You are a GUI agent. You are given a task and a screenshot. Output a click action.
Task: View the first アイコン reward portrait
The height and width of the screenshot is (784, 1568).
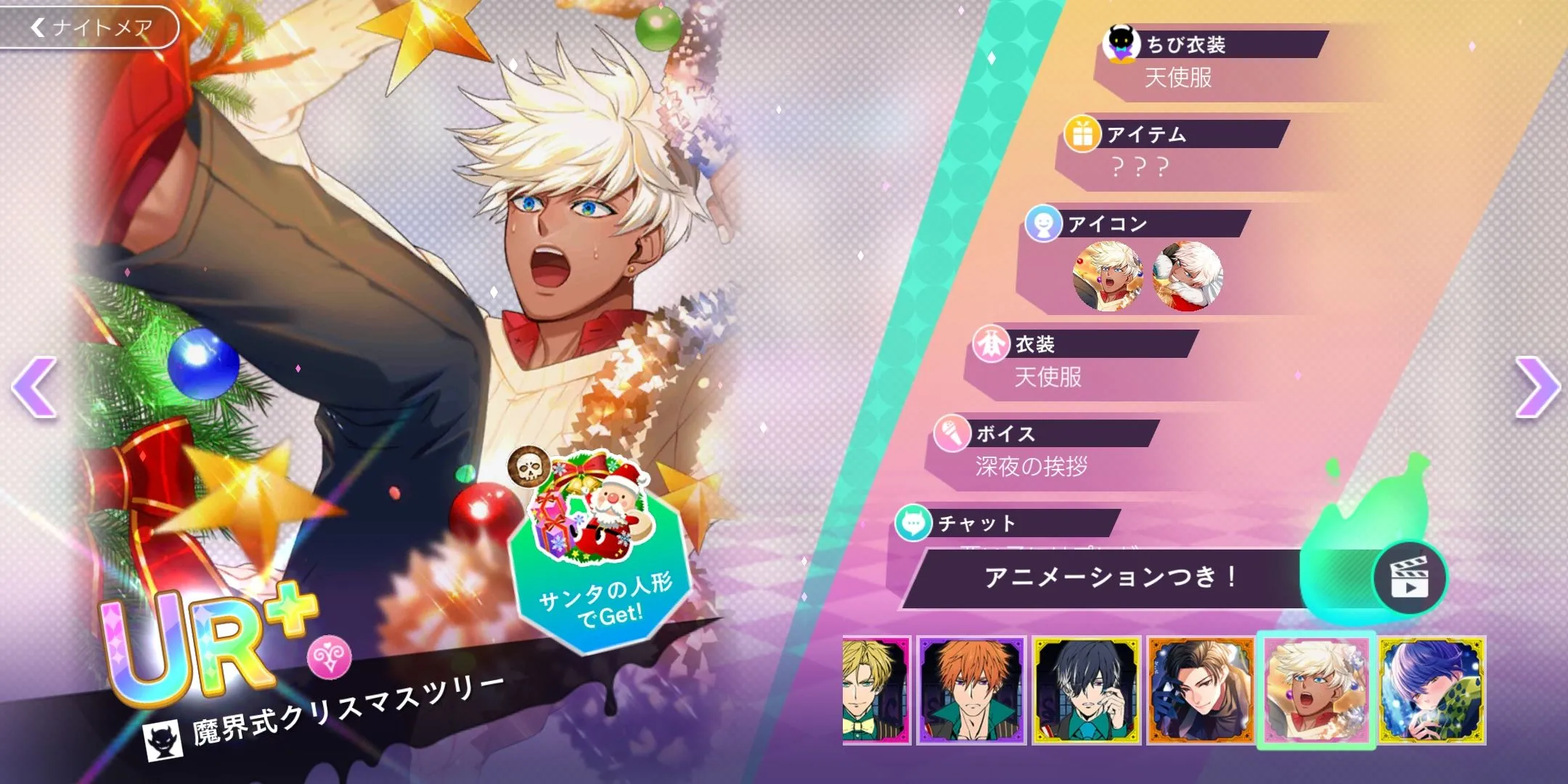coord(1108,277)
